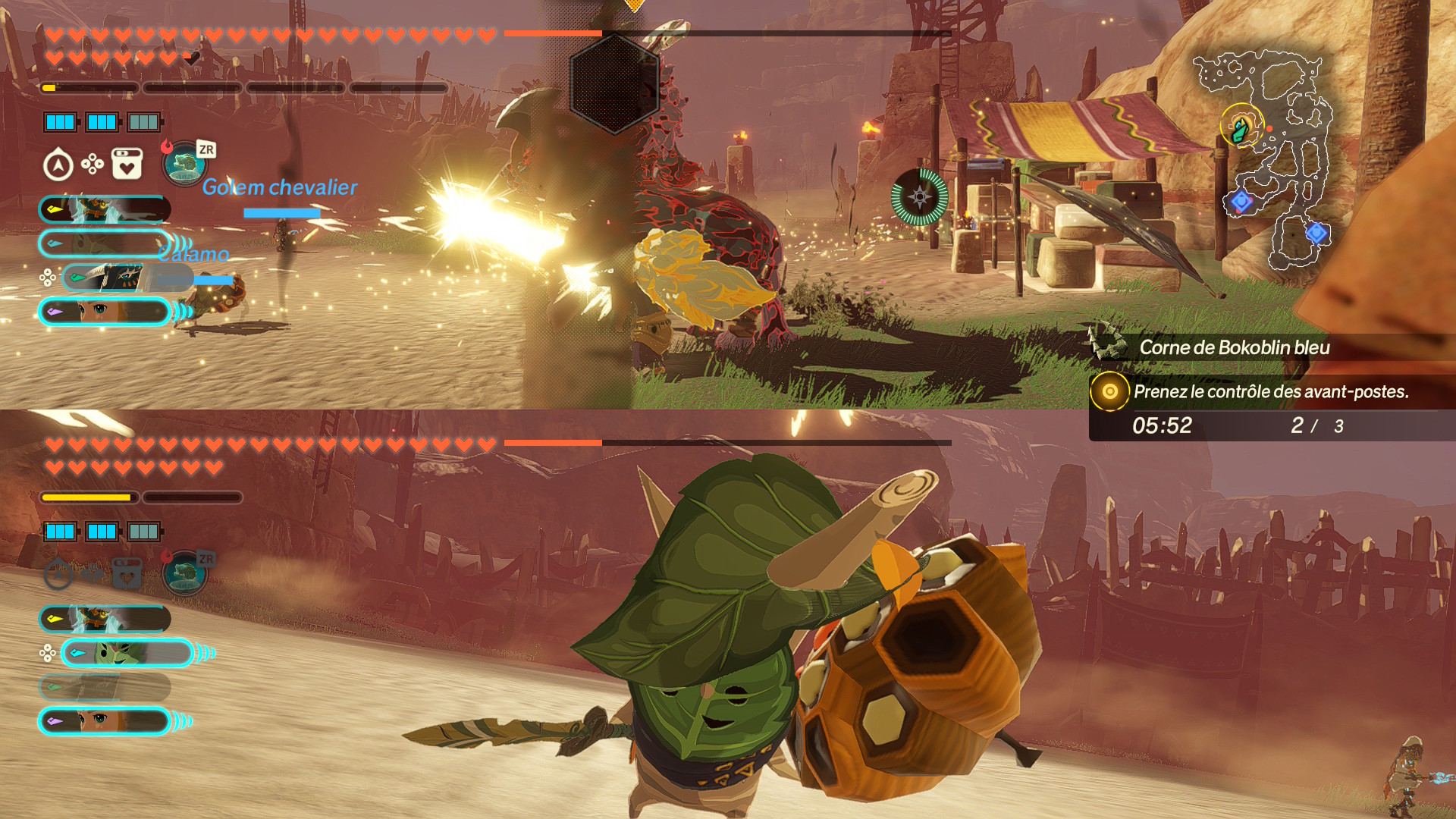Switch to Zelda's portrait in the lower screen

[105, 721]
